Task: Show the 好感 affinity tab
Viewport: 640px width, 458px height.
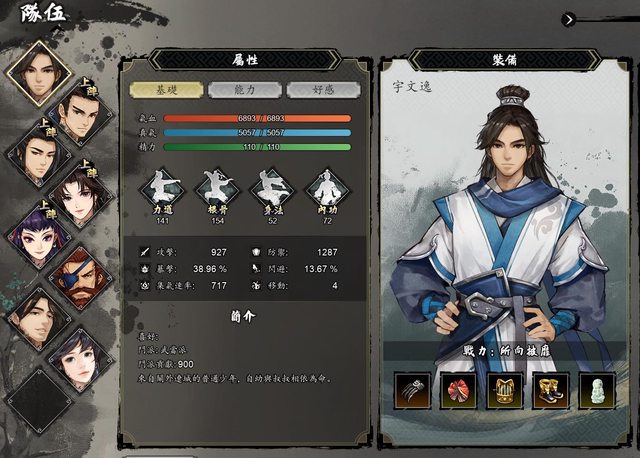Action: (322, 89)
